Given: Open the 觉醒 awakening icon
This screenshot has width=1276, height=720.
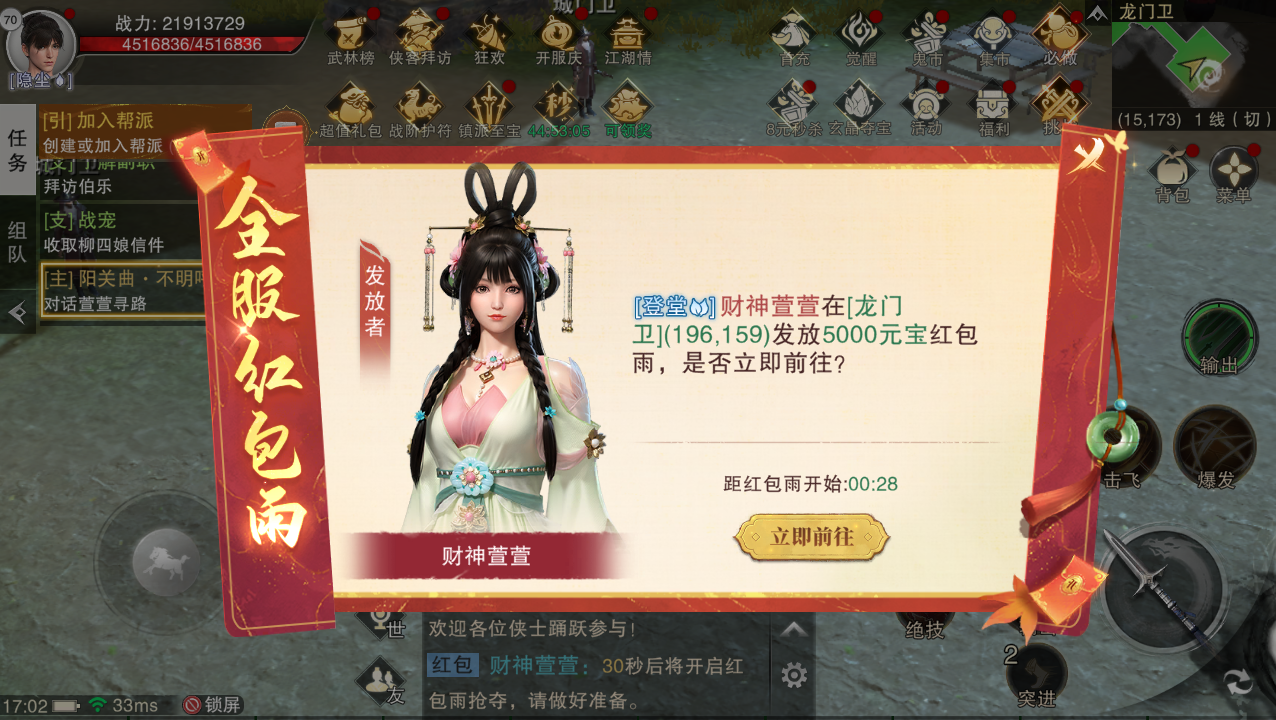Looking at the screenshot, I should pos(860,36).
